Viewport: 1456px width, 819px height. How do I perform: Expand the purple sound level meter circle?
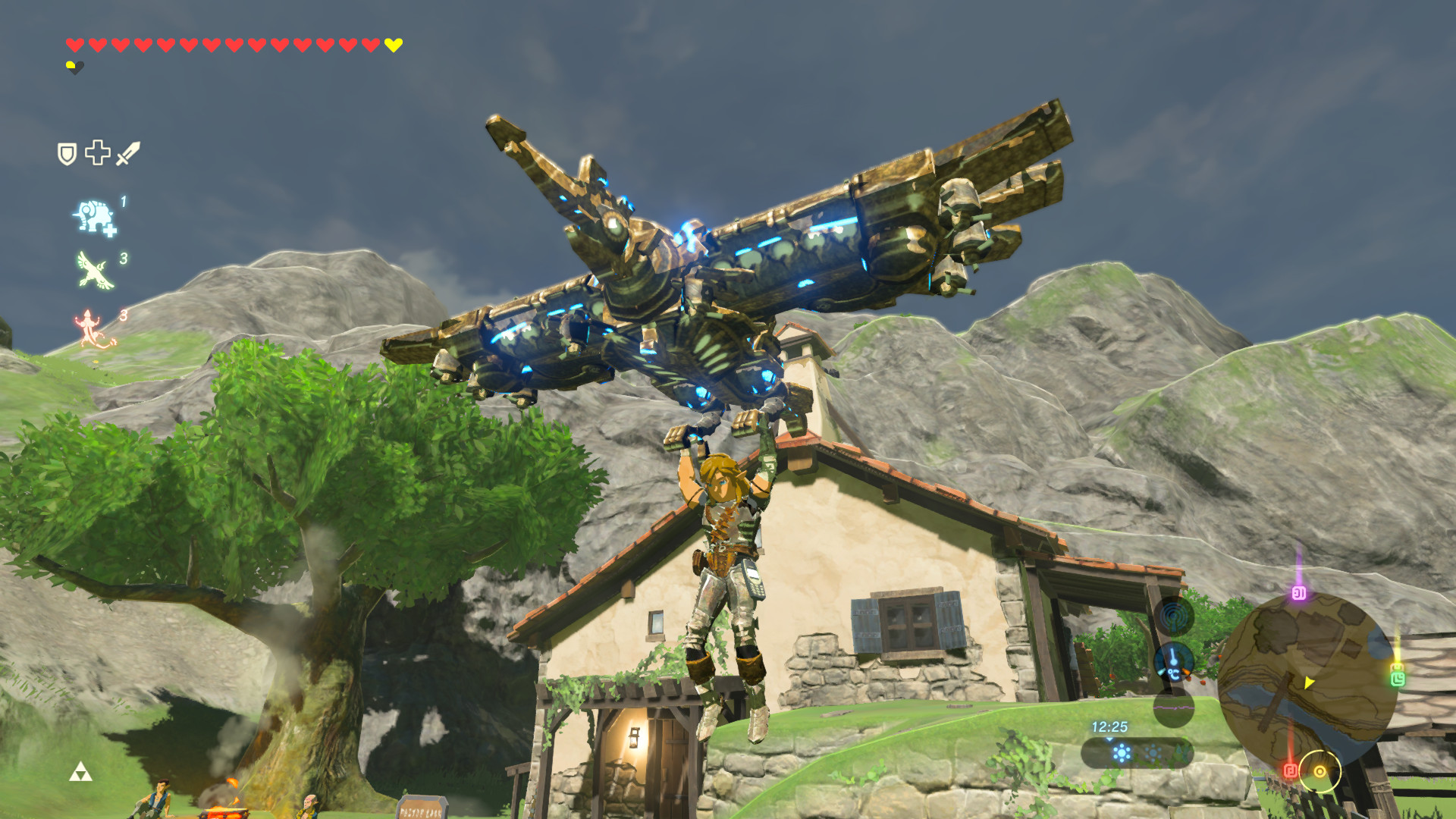(x=1174, y=709)
